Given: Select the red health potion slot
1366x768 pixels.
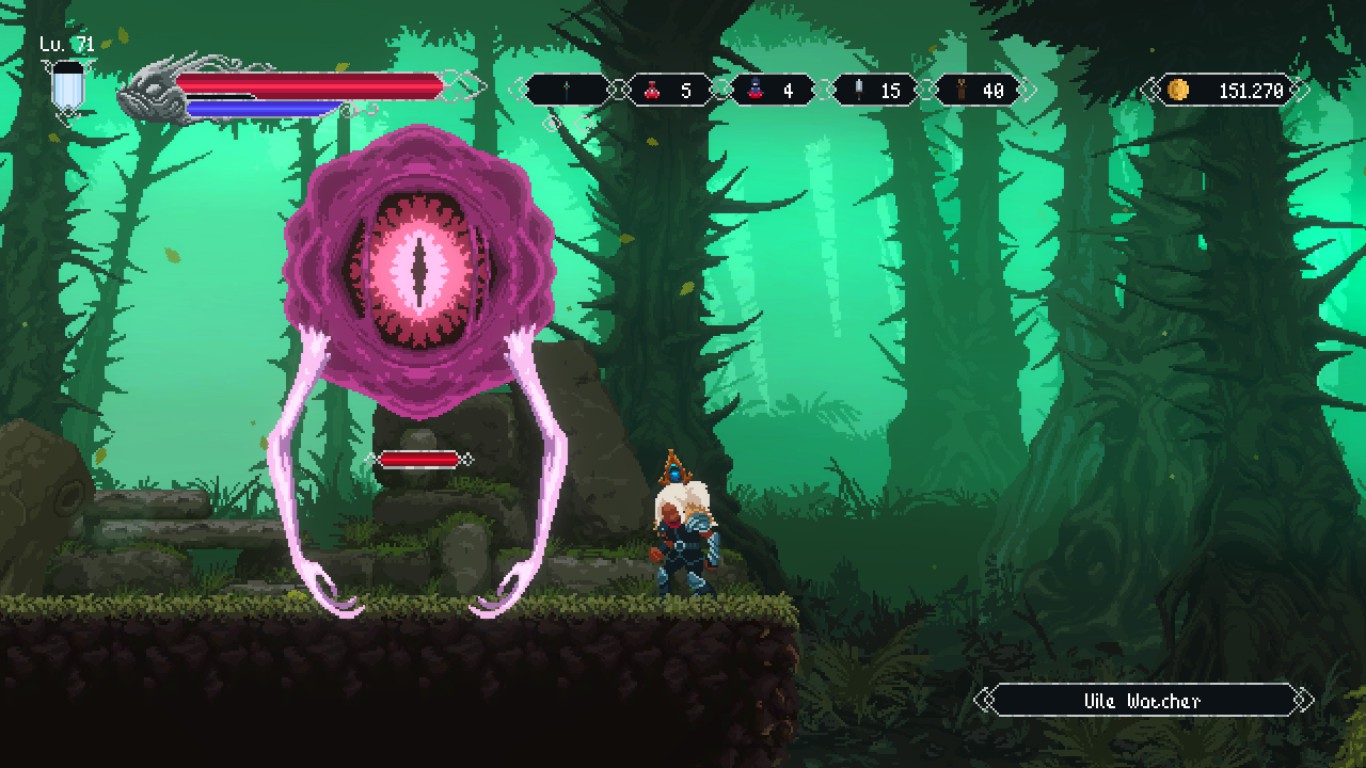Looking at the screenshot, I should pyautogui.click(x=669, y=91).
